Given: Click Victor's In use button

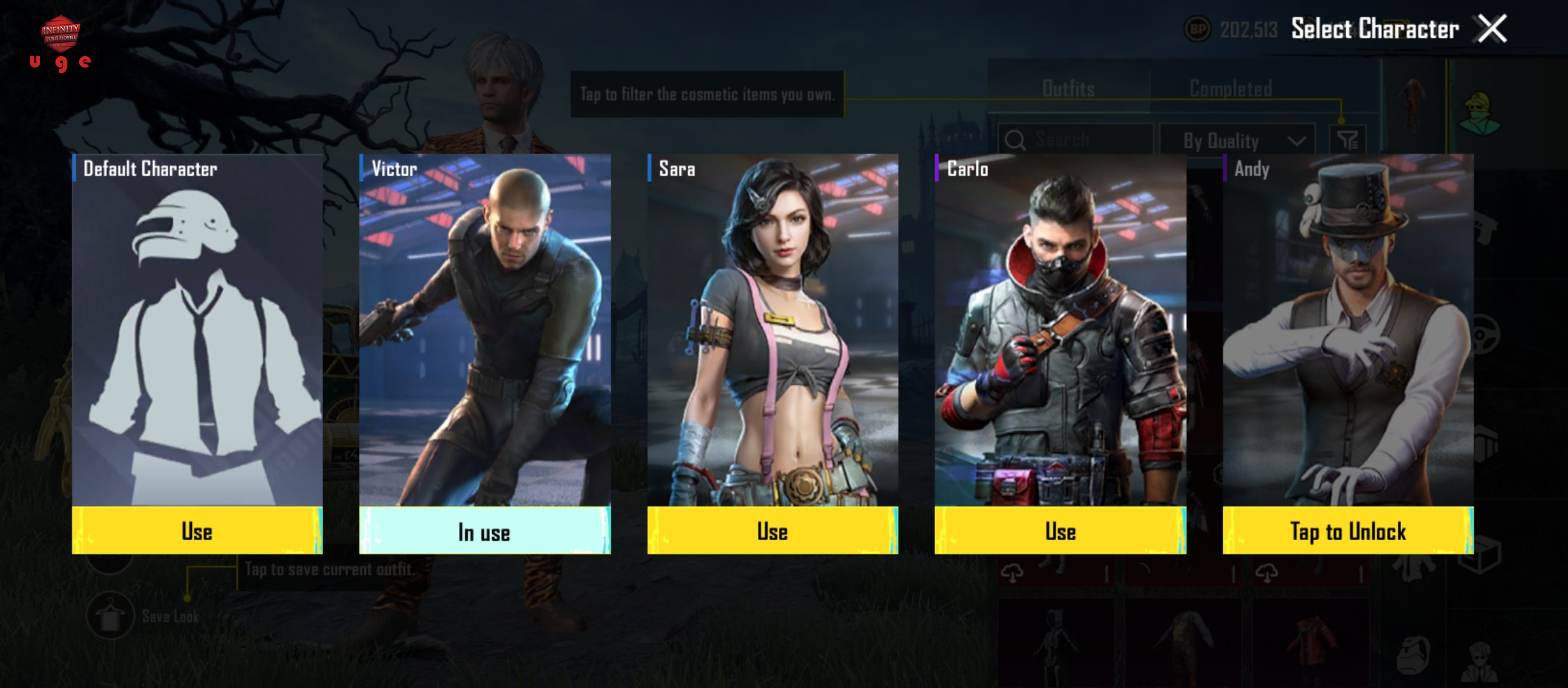Looking at the screenshot, I should [x=484, y=531].
